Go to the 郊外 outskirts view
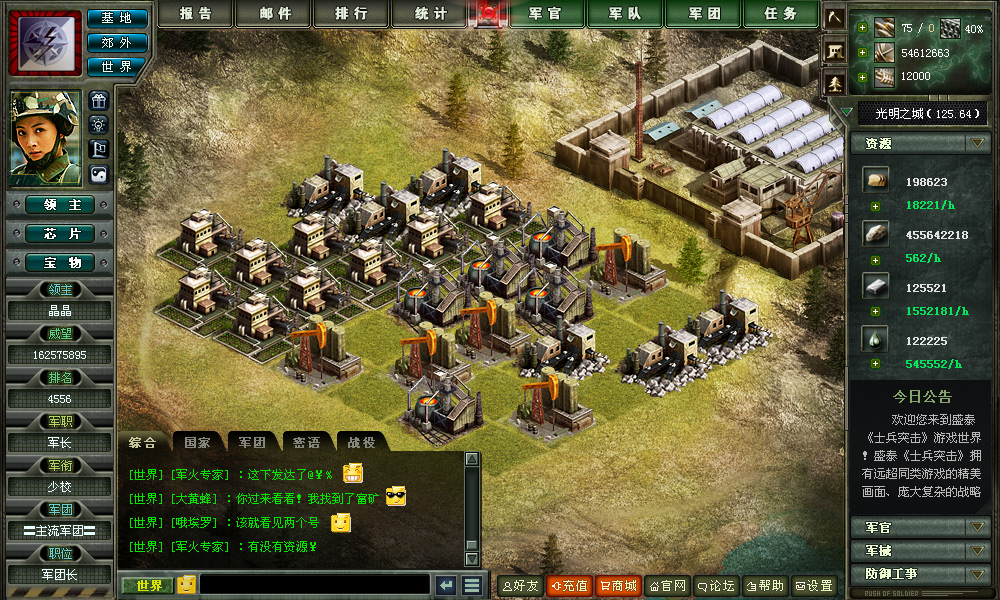The width and height of the screenshot is (1000, 600). pos(117,42)
